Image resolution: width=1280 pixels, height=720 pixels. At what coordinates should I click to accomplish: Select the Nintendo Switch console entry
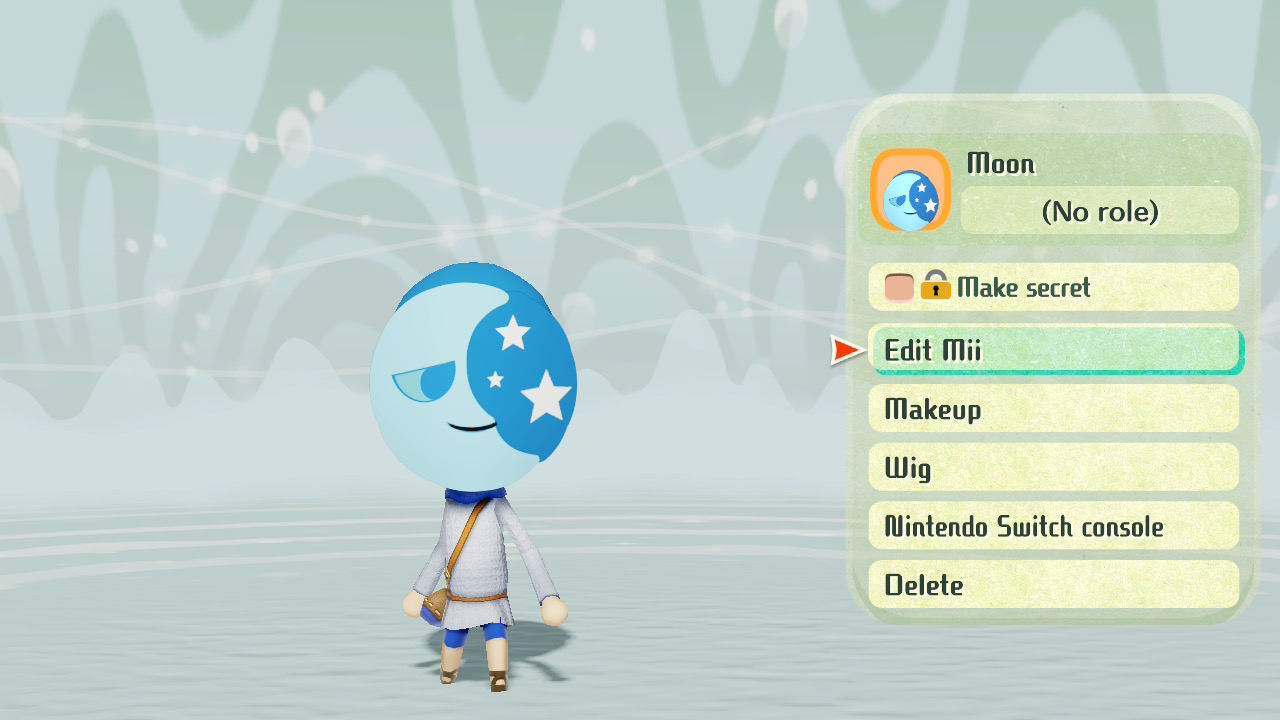[1053, 526]
